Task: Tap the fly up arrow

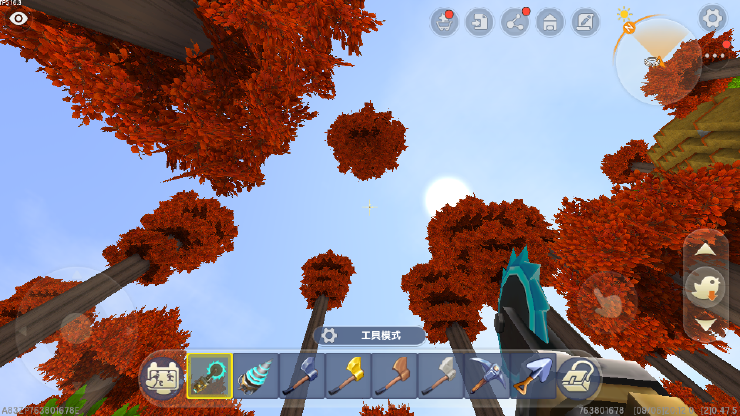Action: point(706,249)
